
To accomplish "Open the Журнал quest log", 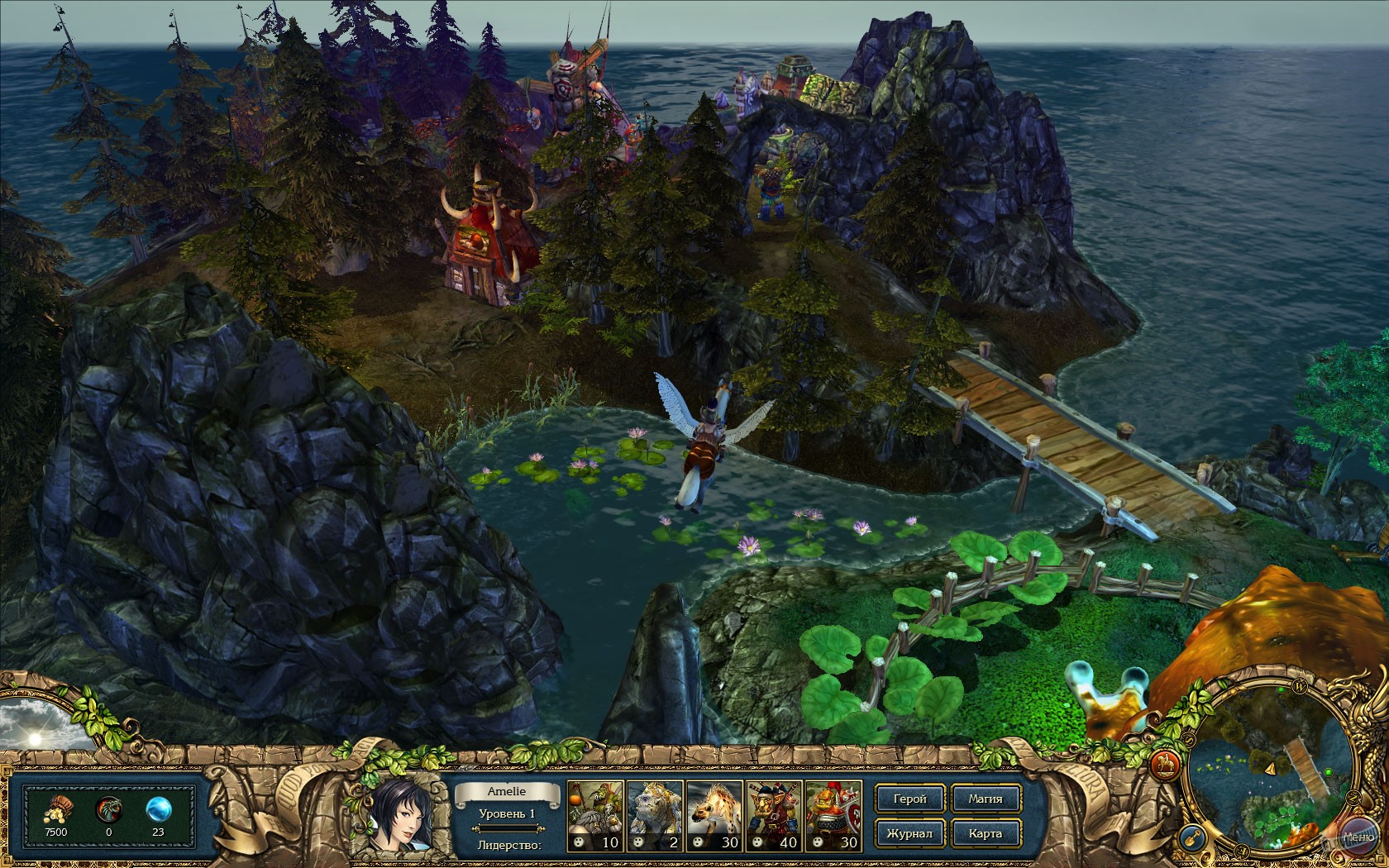I will point(912,833).
